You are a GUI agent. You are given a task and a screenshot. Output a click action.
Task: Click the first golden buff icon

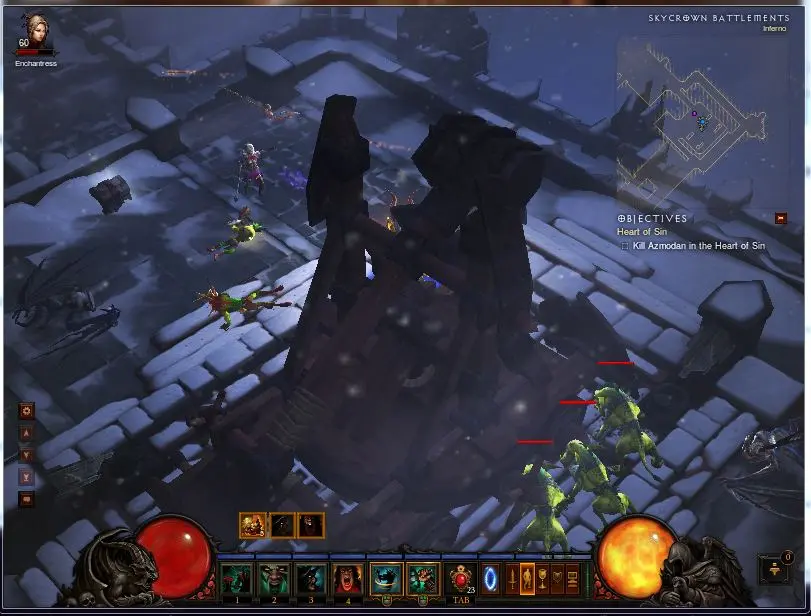(x=252, y=524)
